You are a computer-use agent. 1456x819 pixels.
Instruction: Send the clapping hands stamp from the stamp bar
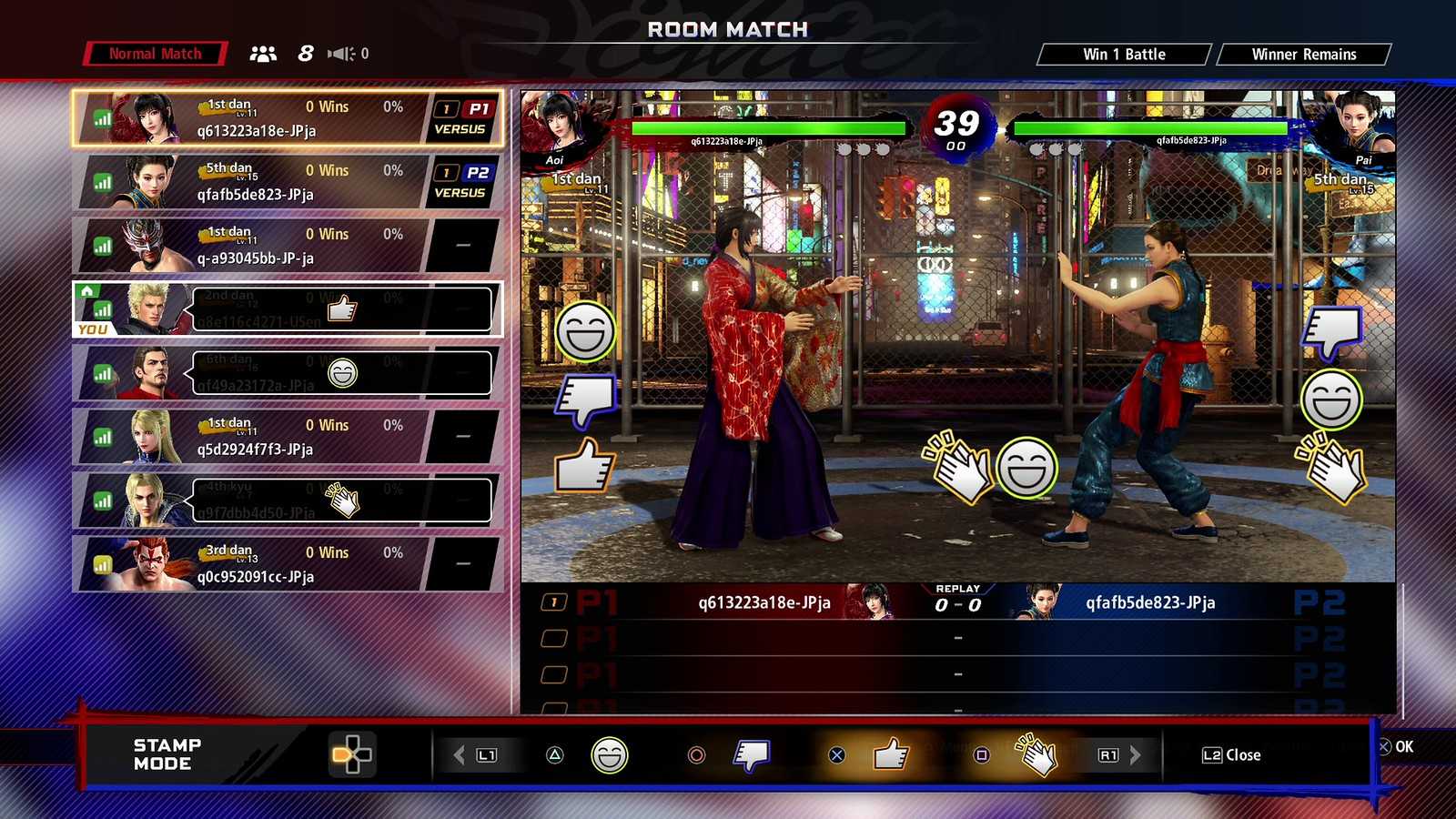tap(1037, 755)
